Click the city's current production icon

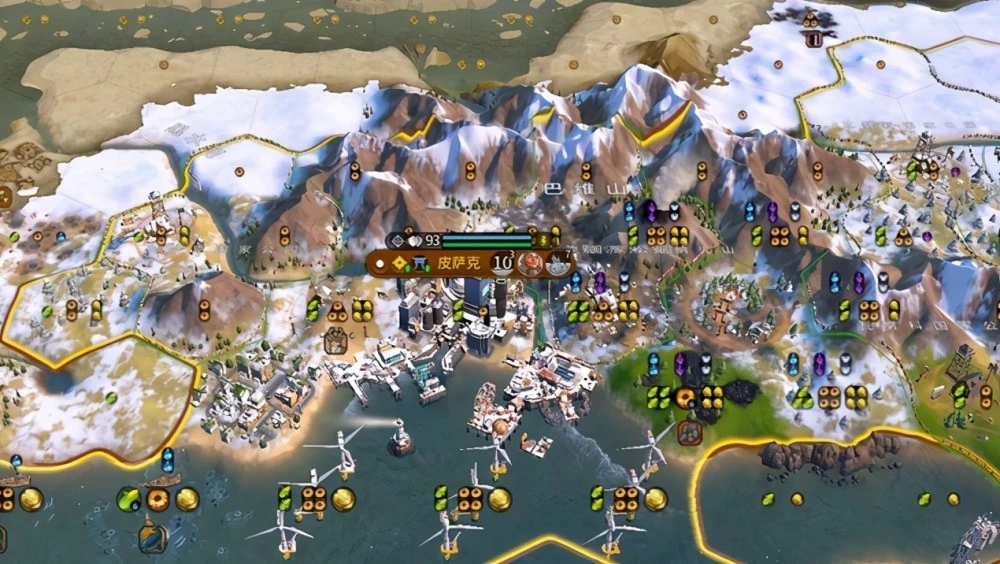pyautogui.click(x=556, y=265)
